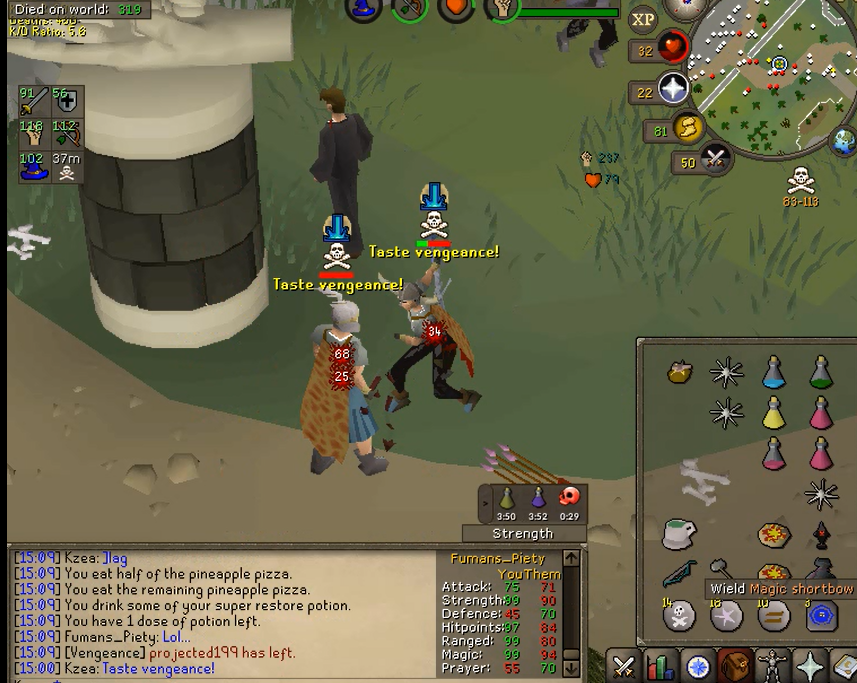Select the astral rune stack with star
Screen dimensions: 857x683
point(727,615)
